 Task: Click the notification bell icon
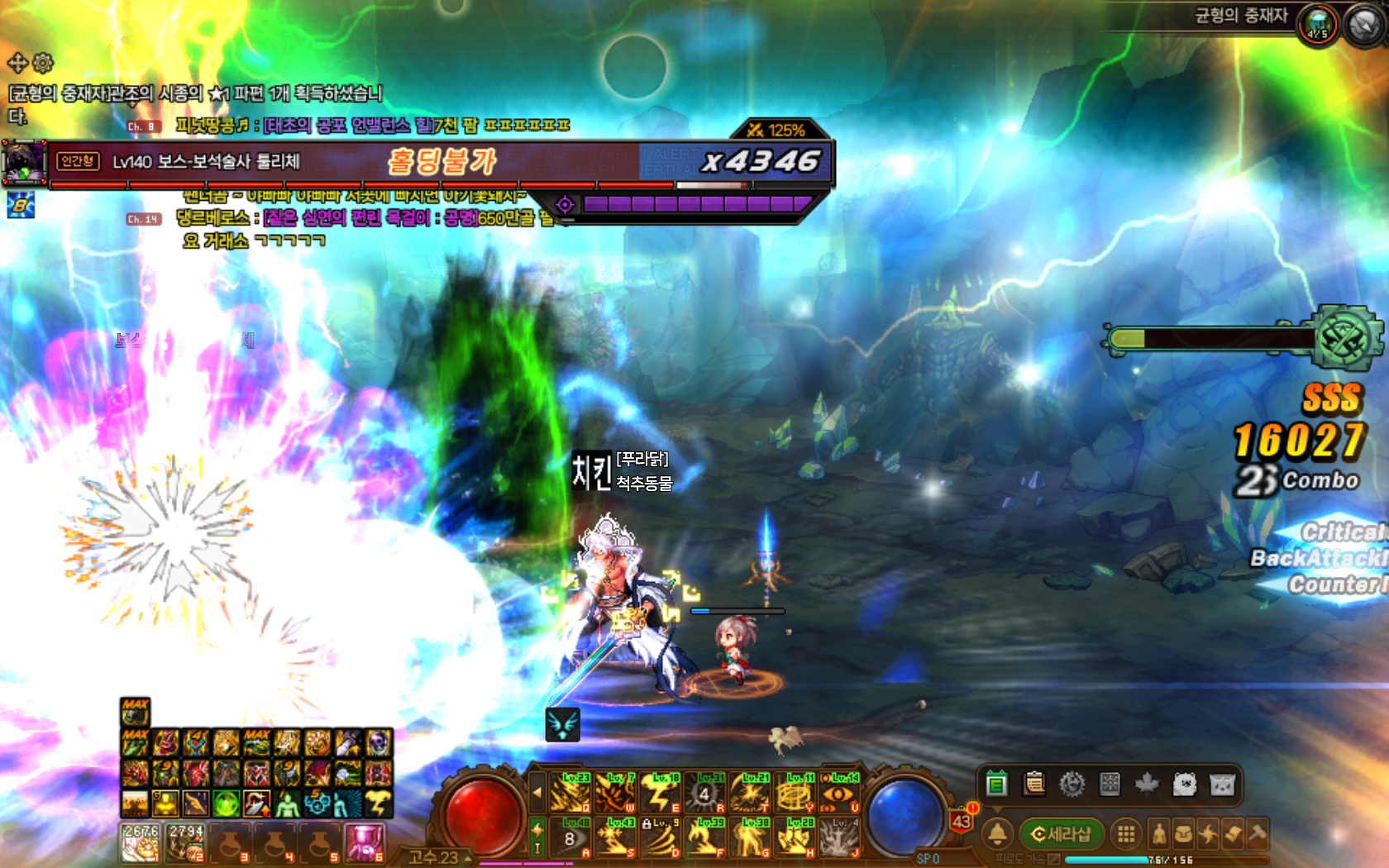tap(998, 834)
